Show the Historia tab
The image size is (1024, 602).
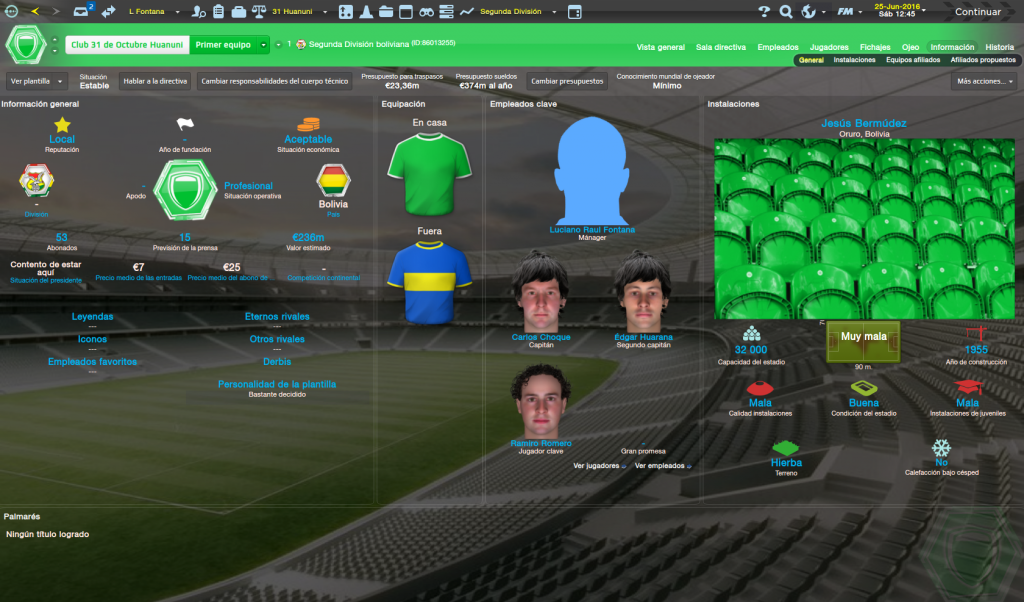pos(999,47)
